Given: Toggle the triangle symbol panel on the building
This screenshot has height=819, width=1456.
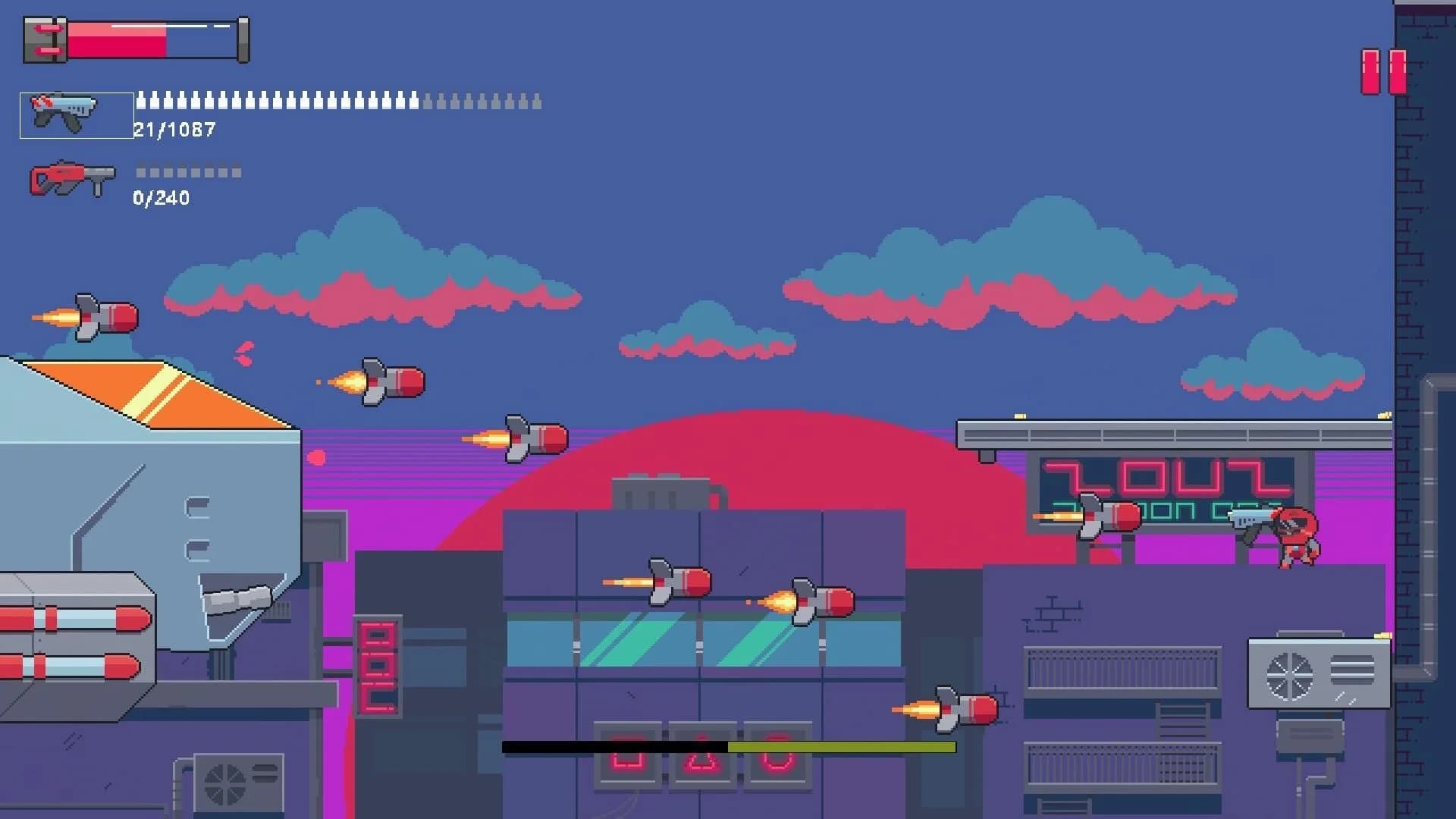Looking at the screenshot, I should 701,755.
